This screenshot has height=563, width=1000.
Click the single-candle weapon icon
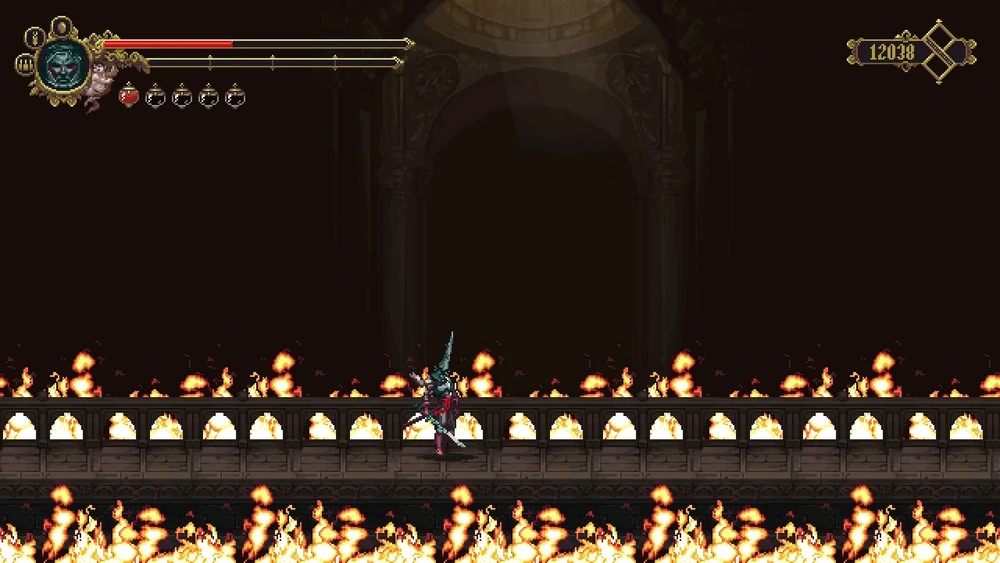point(33,39)
